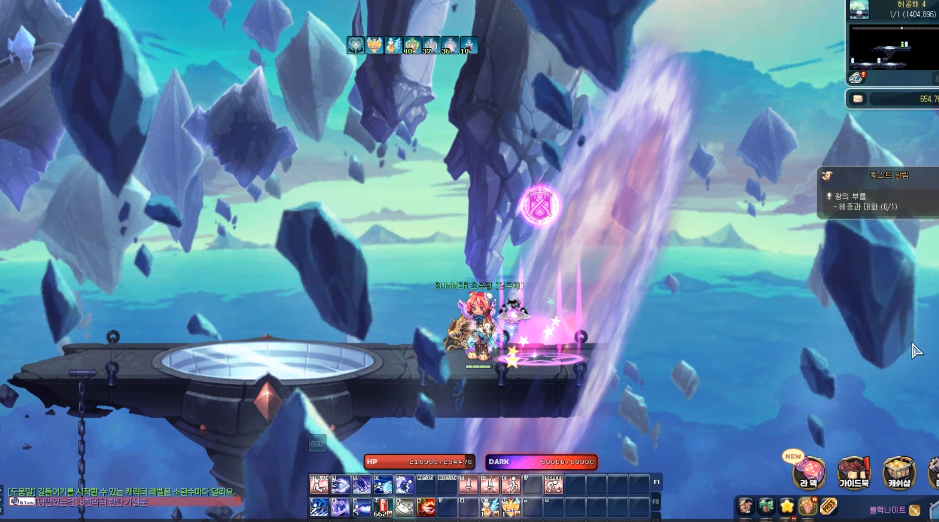Click the gold star shortcut icon
The height and width of the screenshot is (522, 939).
(787, 506)
